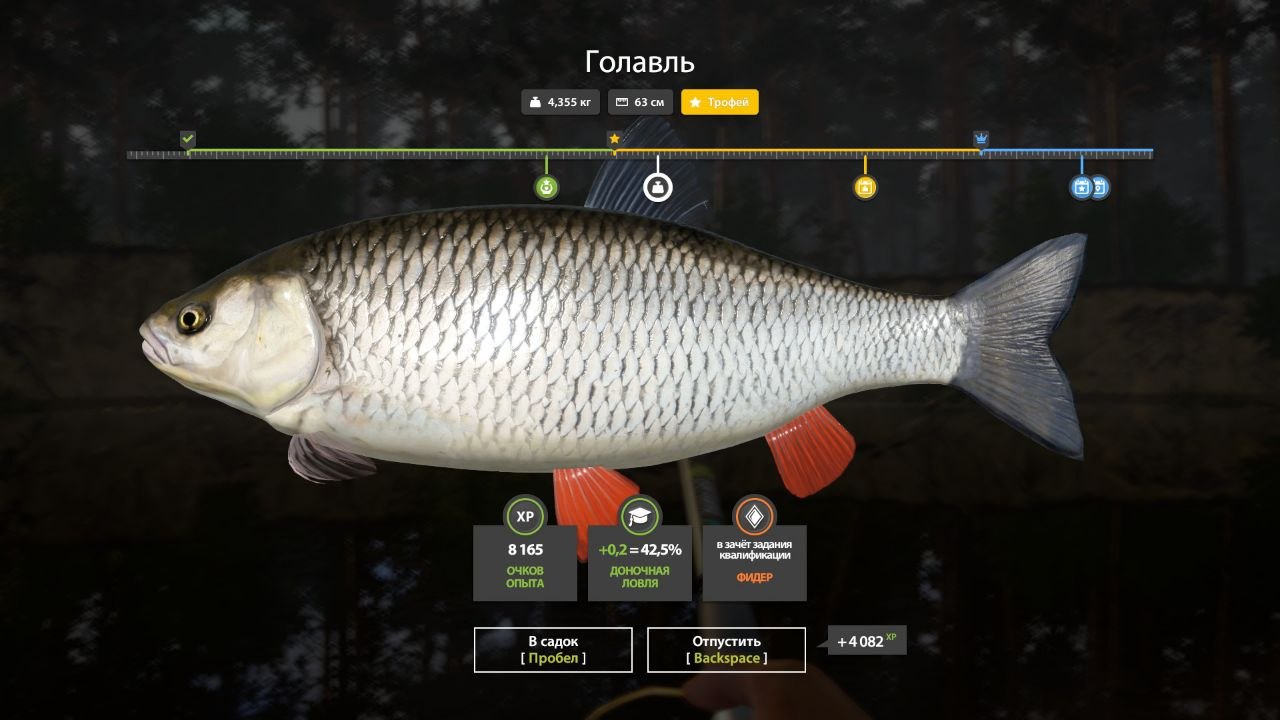The height and width of the screenshot is (720, 1280).
Task: Click the yellow star flag on the scale
Action: (614, 139)
